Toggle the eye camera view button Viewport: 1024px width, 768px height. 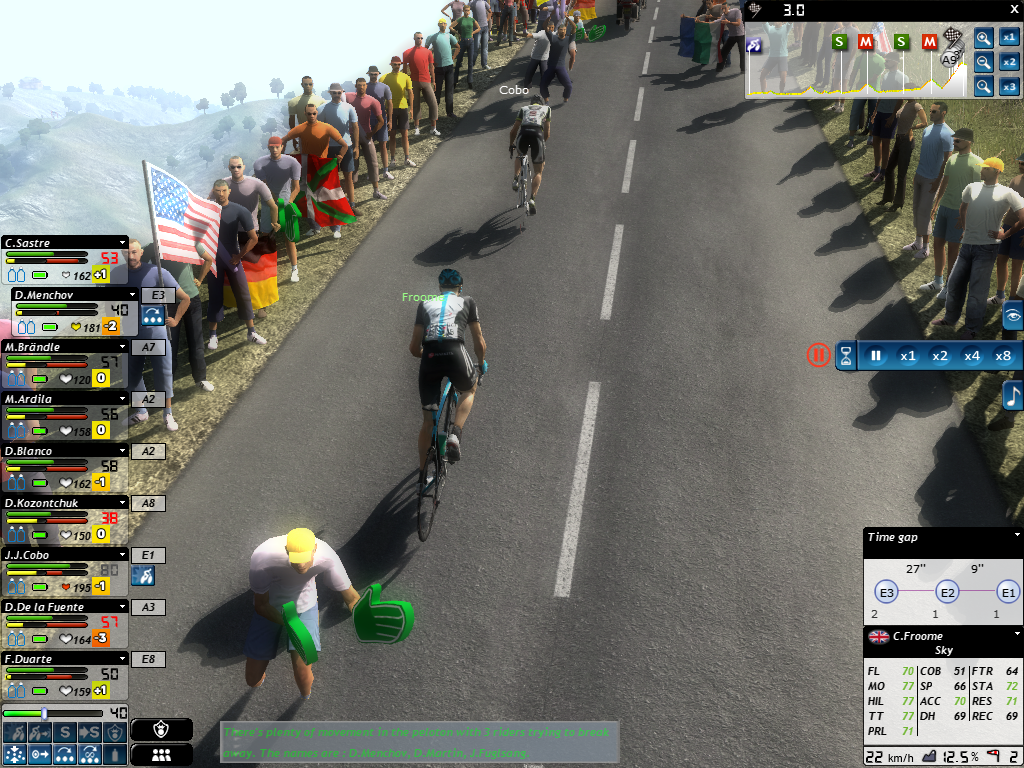coord(1013,316)
